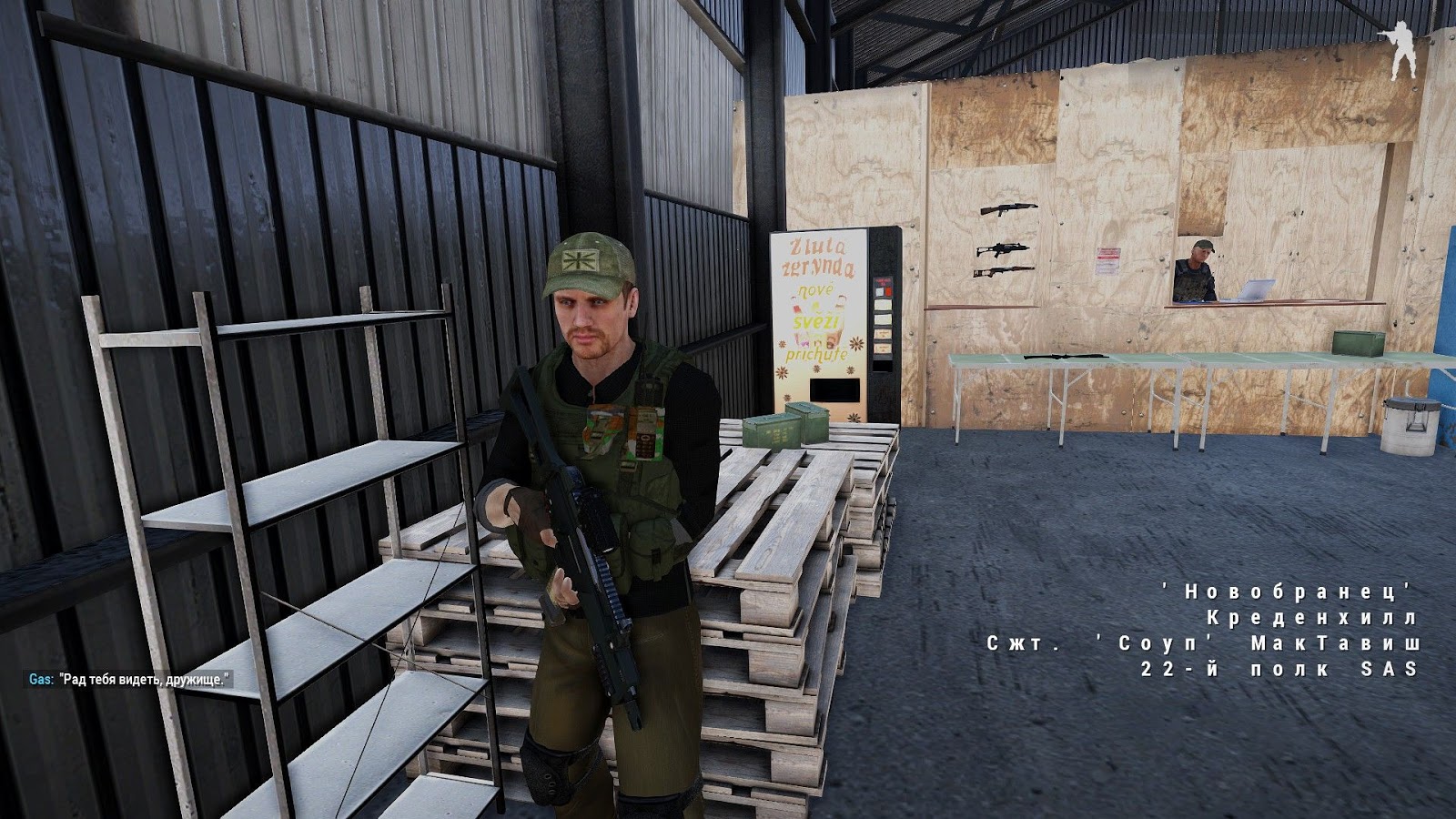This screenshot has width=1456, height=819.
Task: Expand the Gas subtitle chat line
Action: coord(127,679)
